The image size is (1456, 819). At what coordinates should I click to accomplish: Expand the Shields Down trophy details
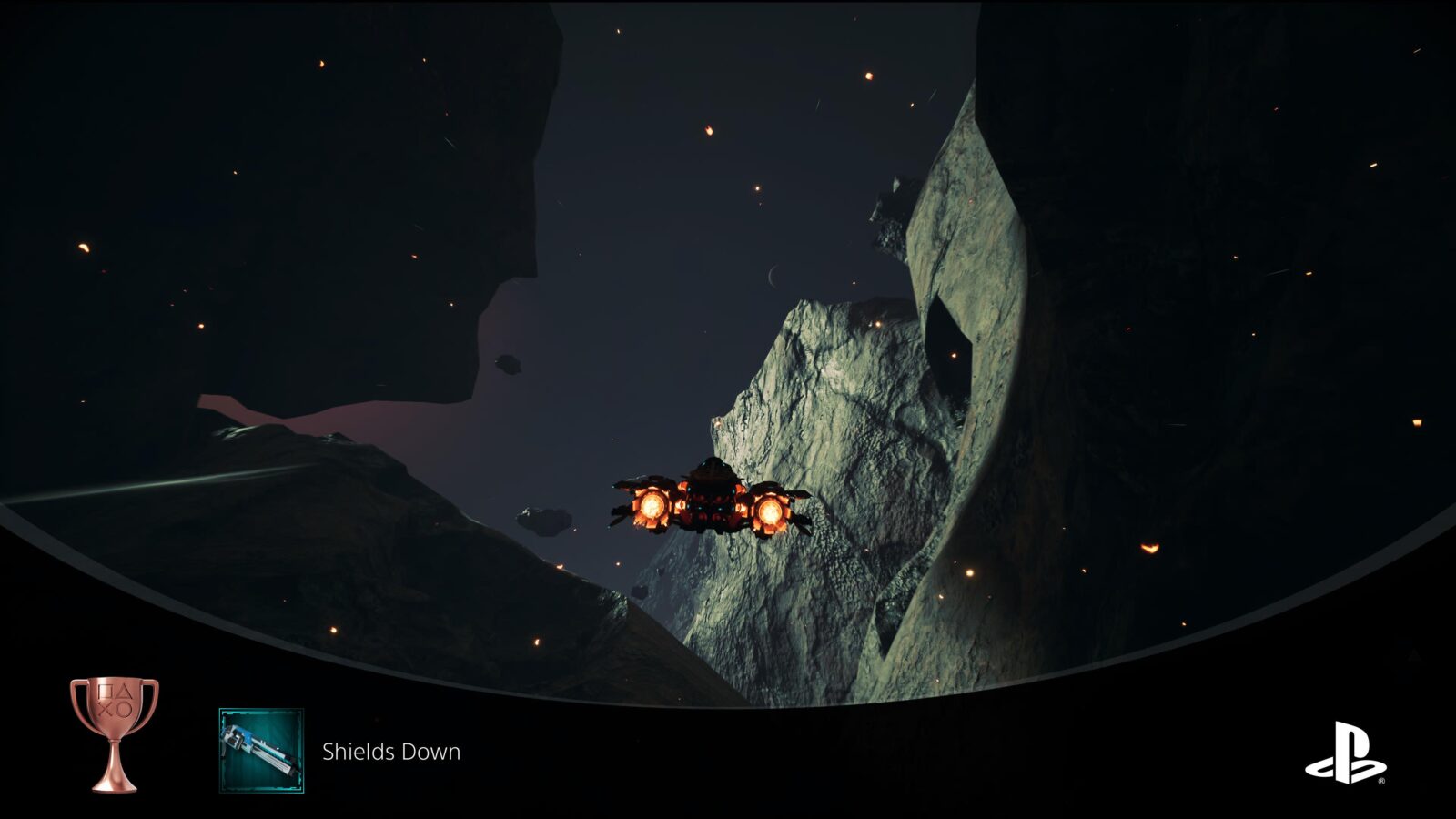391,753
